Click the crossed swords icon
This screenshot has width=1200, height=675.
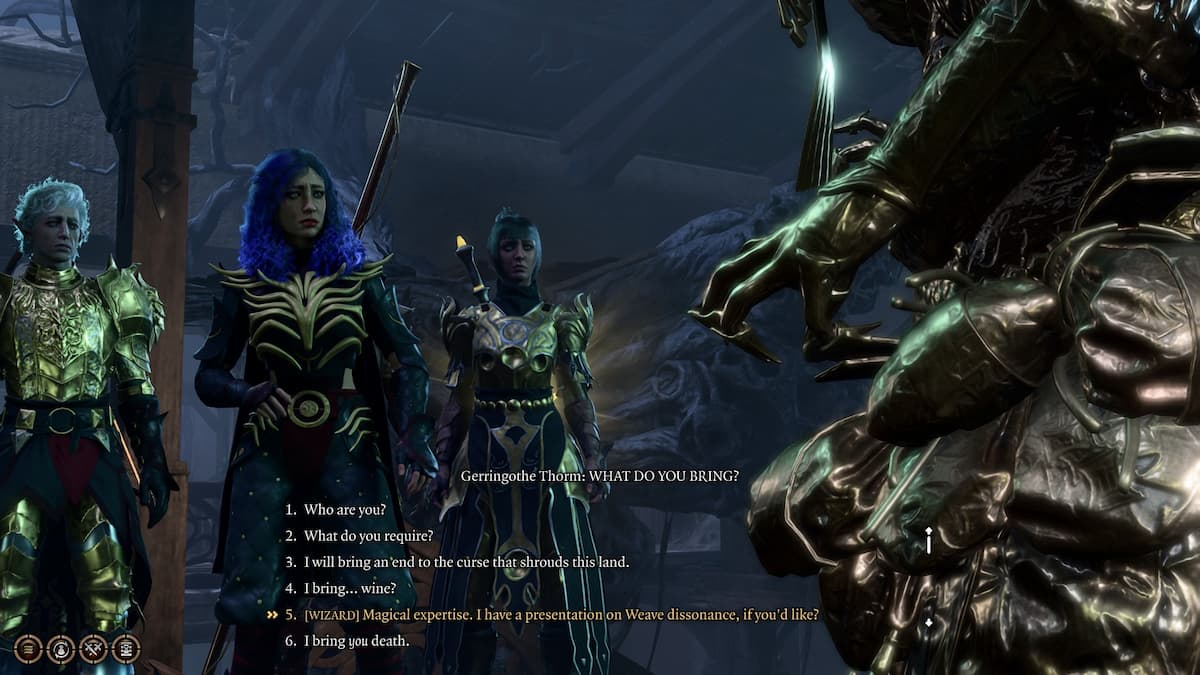(x=93, y=649)
